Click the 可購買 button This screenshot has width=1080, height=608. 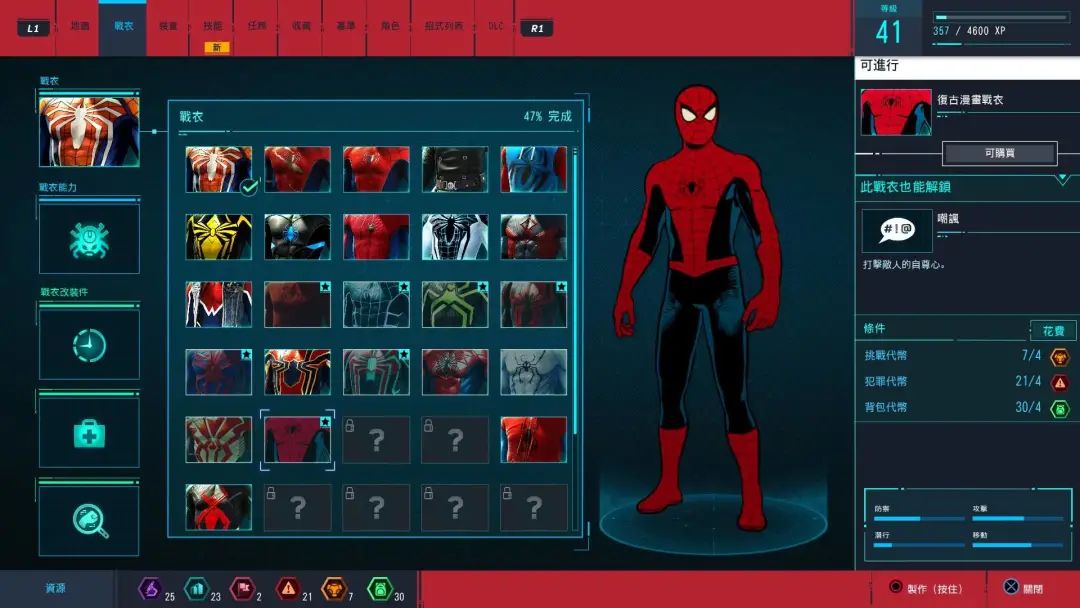tap(999, 153)
